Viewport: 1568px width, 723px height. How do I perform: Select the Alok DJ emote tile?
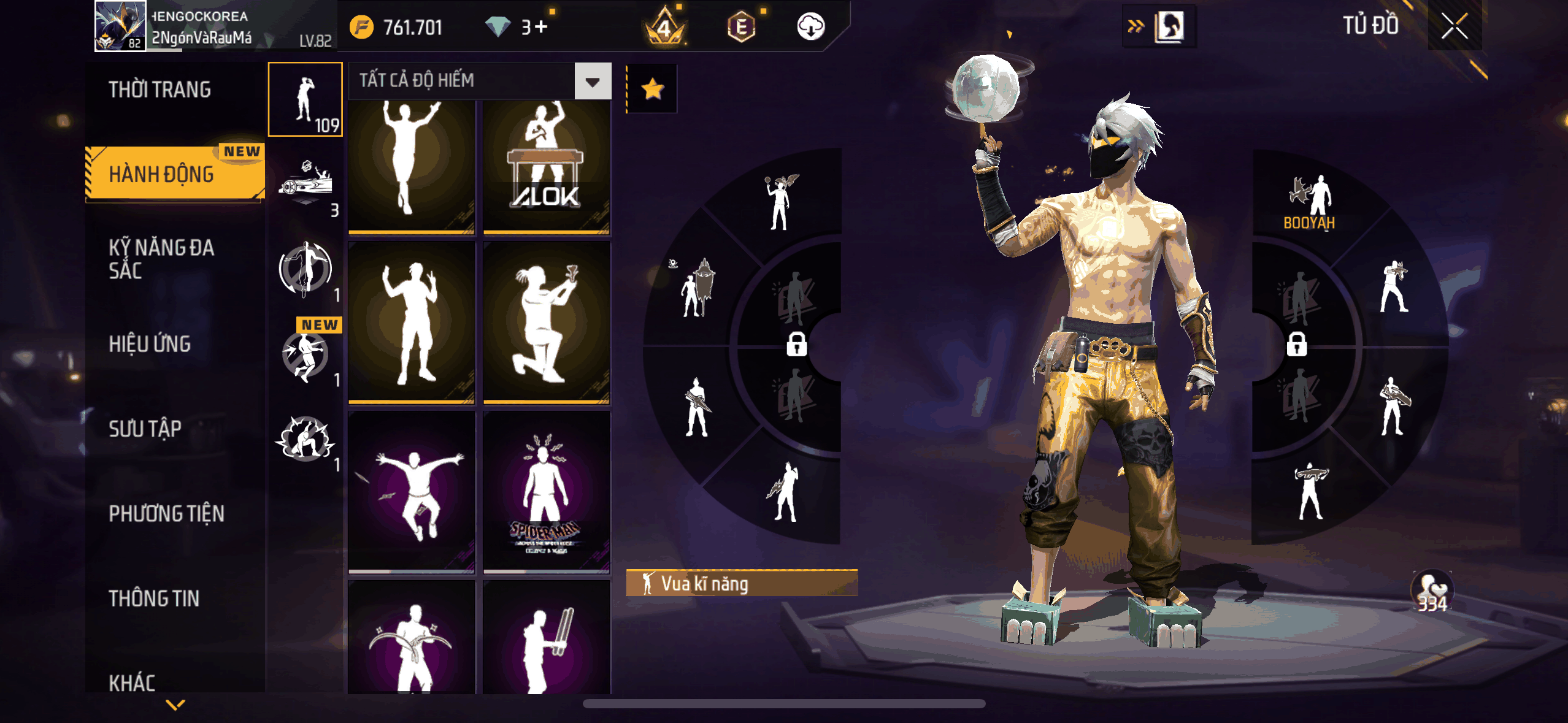click(x=546, y=167)
